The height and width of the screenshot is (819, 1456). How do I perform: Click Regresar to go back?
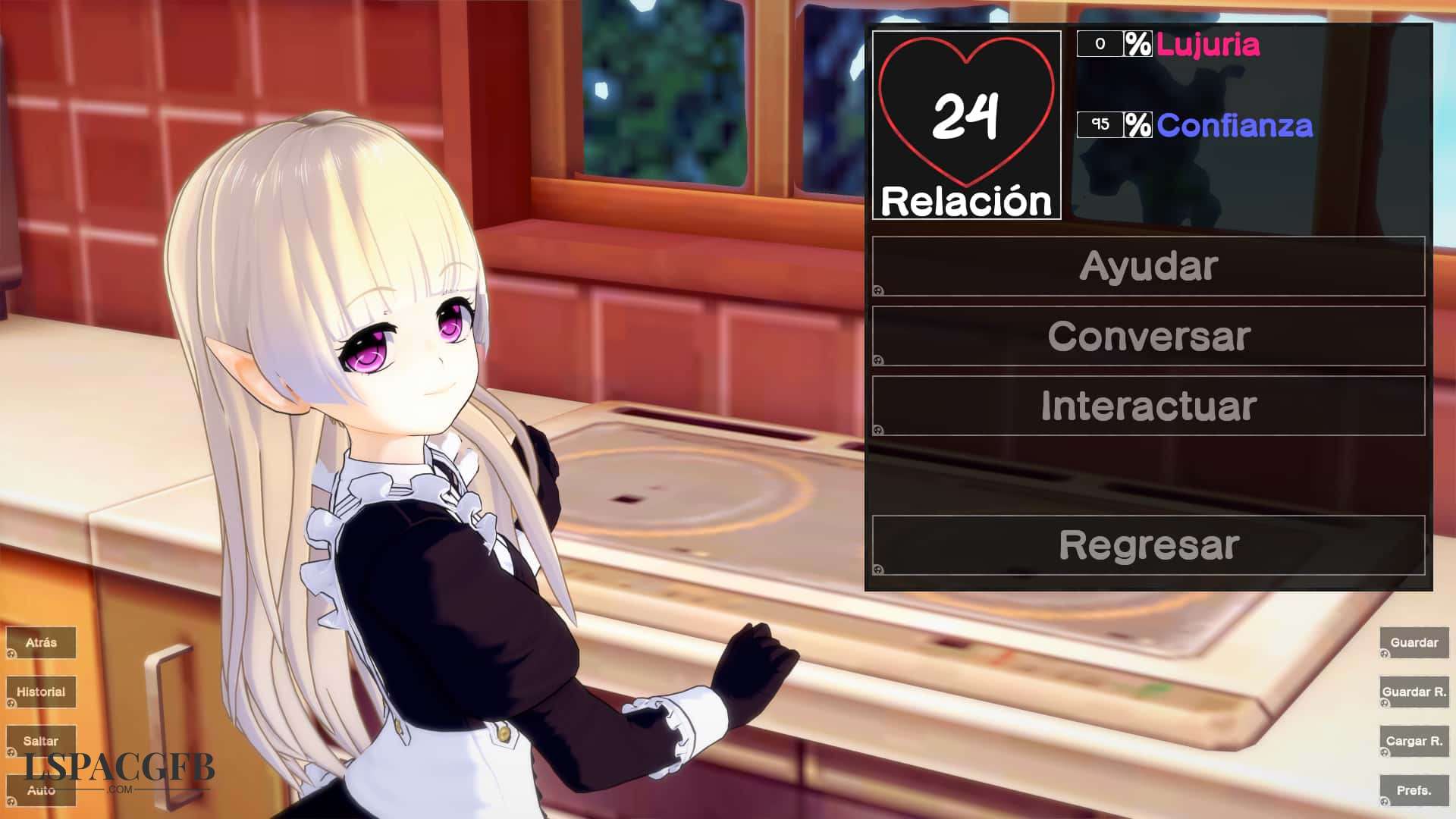click(1148, 545)
